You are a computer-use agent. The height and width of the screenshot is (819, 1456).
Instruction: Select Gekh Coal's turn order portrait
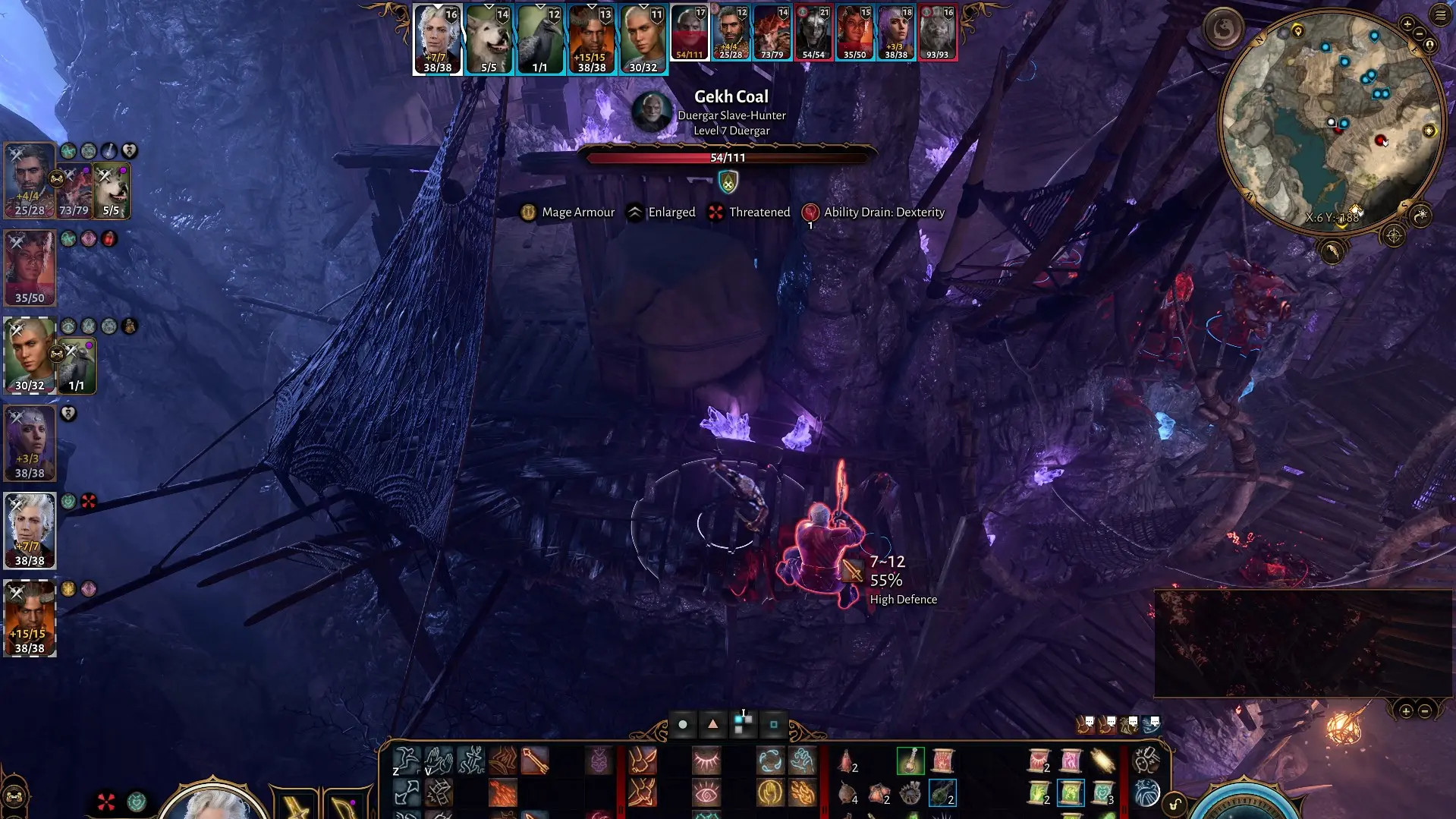pos(690,33)
